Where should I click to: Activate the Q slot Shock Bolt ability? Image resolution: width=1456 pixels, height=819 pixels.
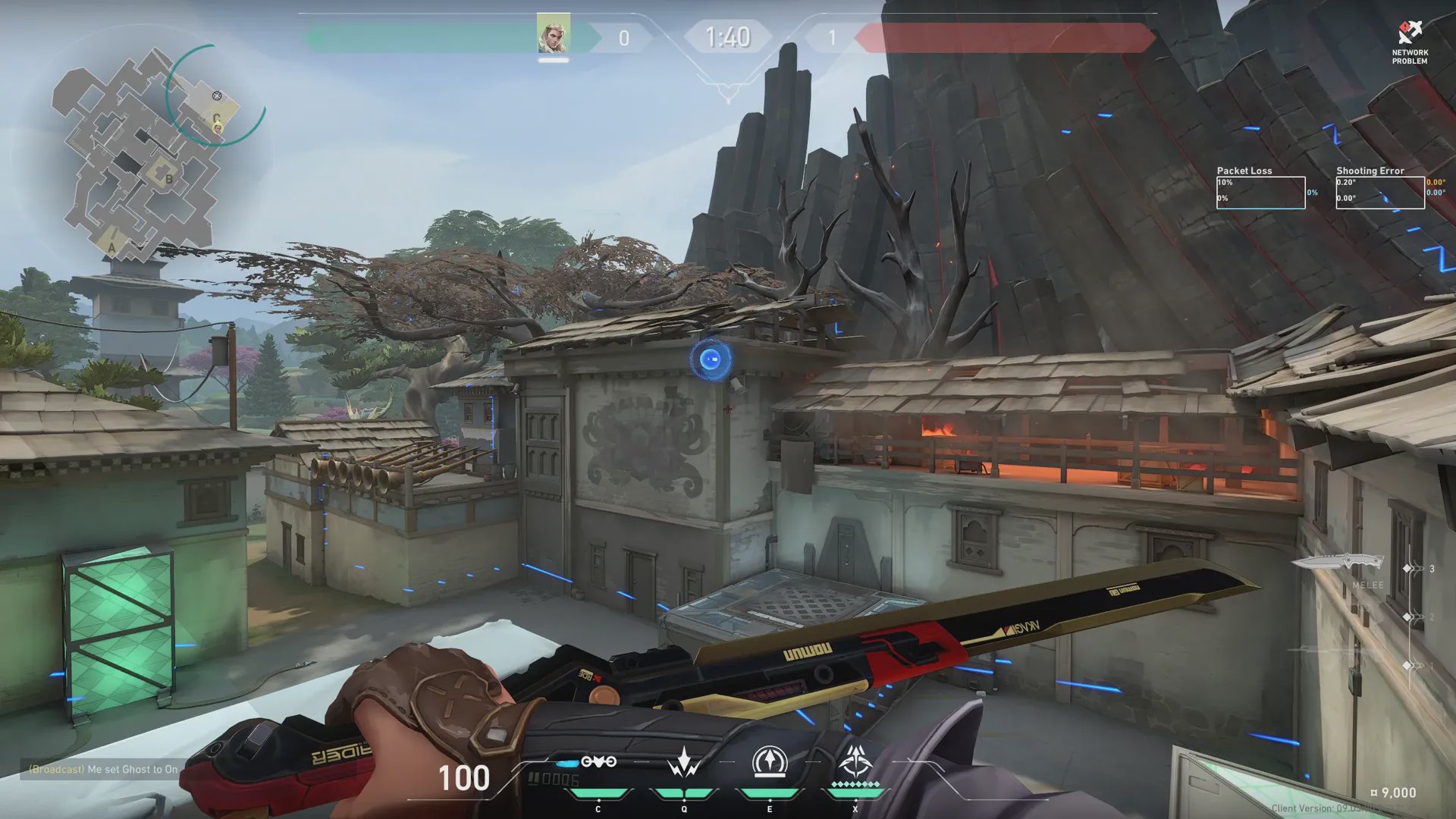pos(683,762)
